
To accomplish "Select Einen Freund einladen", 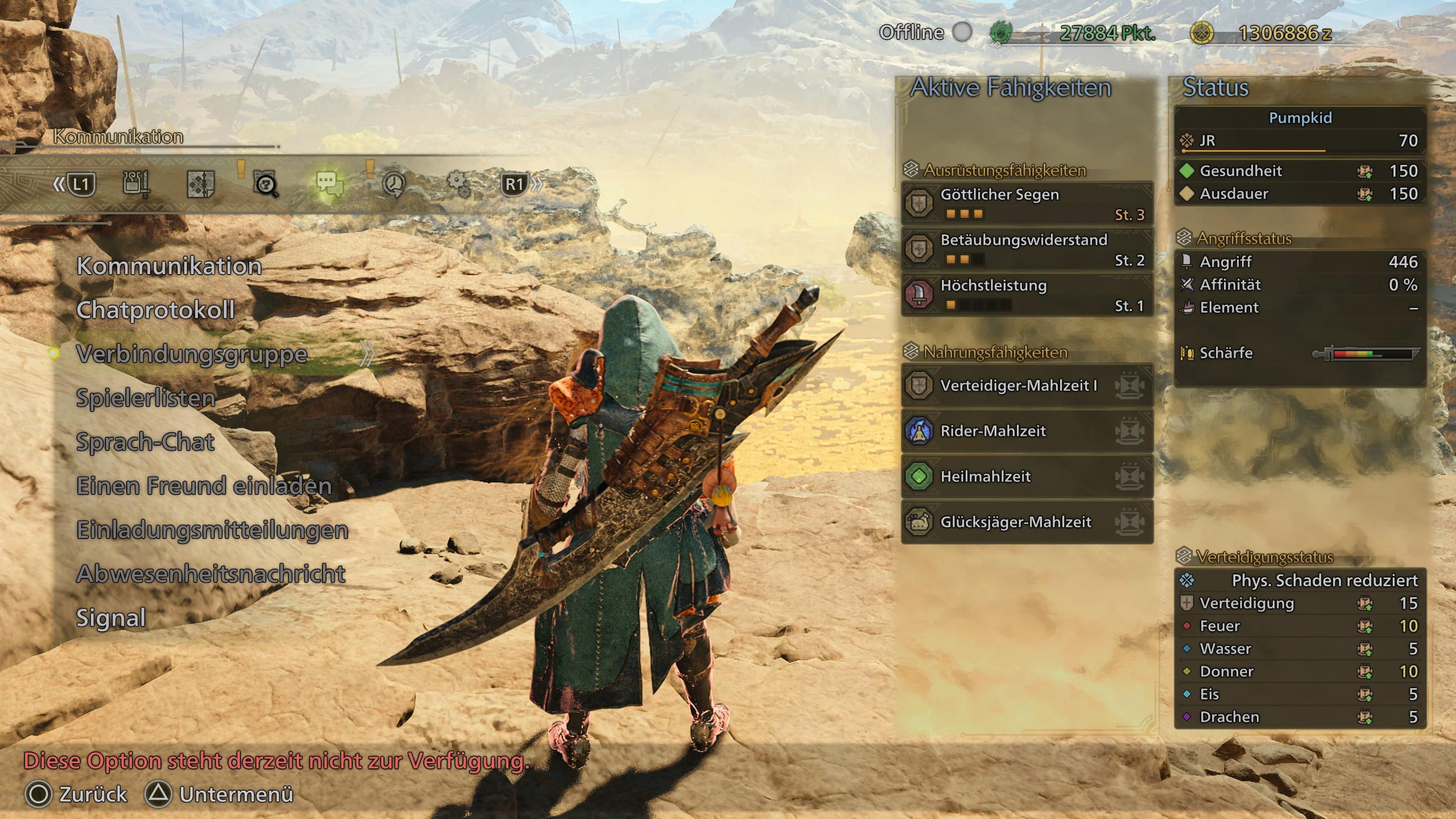I will coord(204,486).
